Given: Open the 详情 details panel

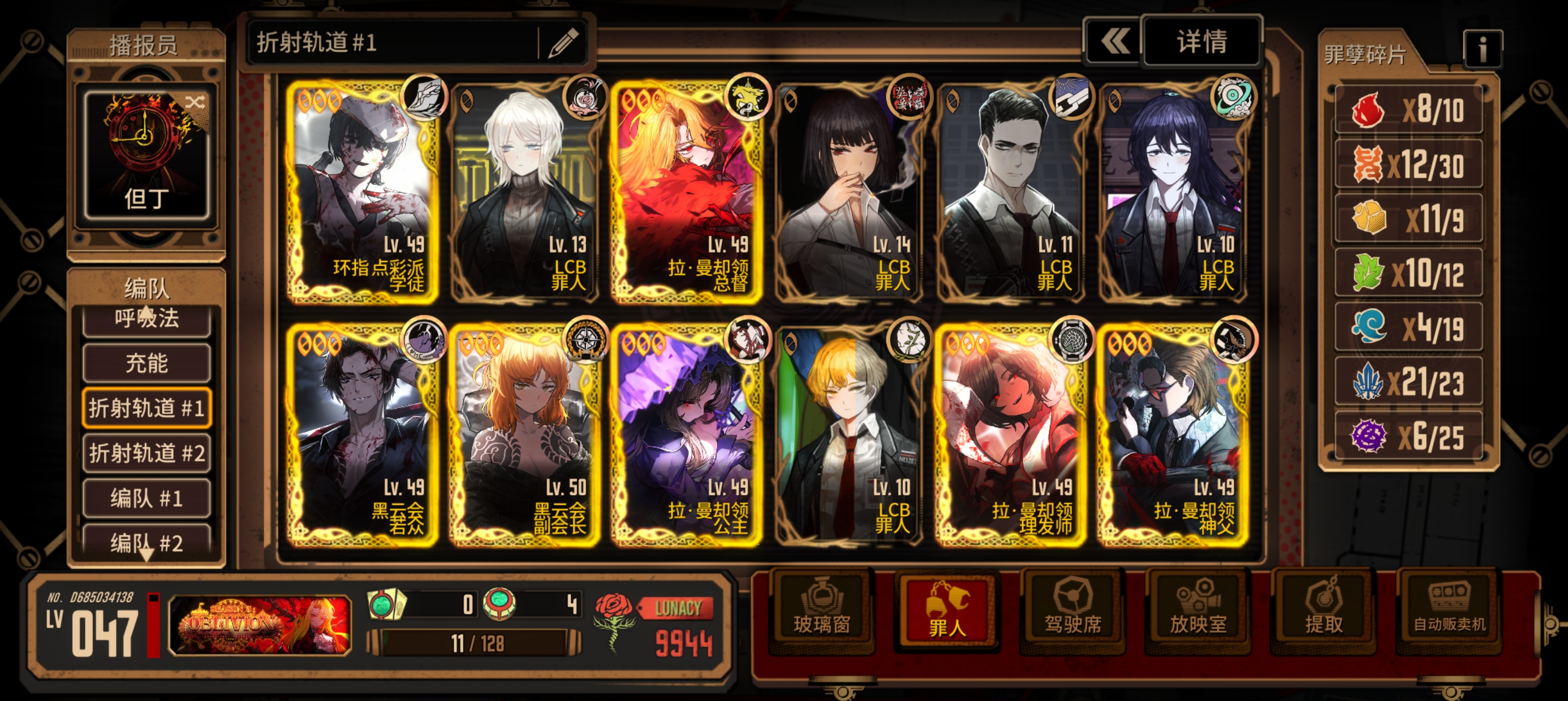Looking at the screenshot, I should point(1201,42).
